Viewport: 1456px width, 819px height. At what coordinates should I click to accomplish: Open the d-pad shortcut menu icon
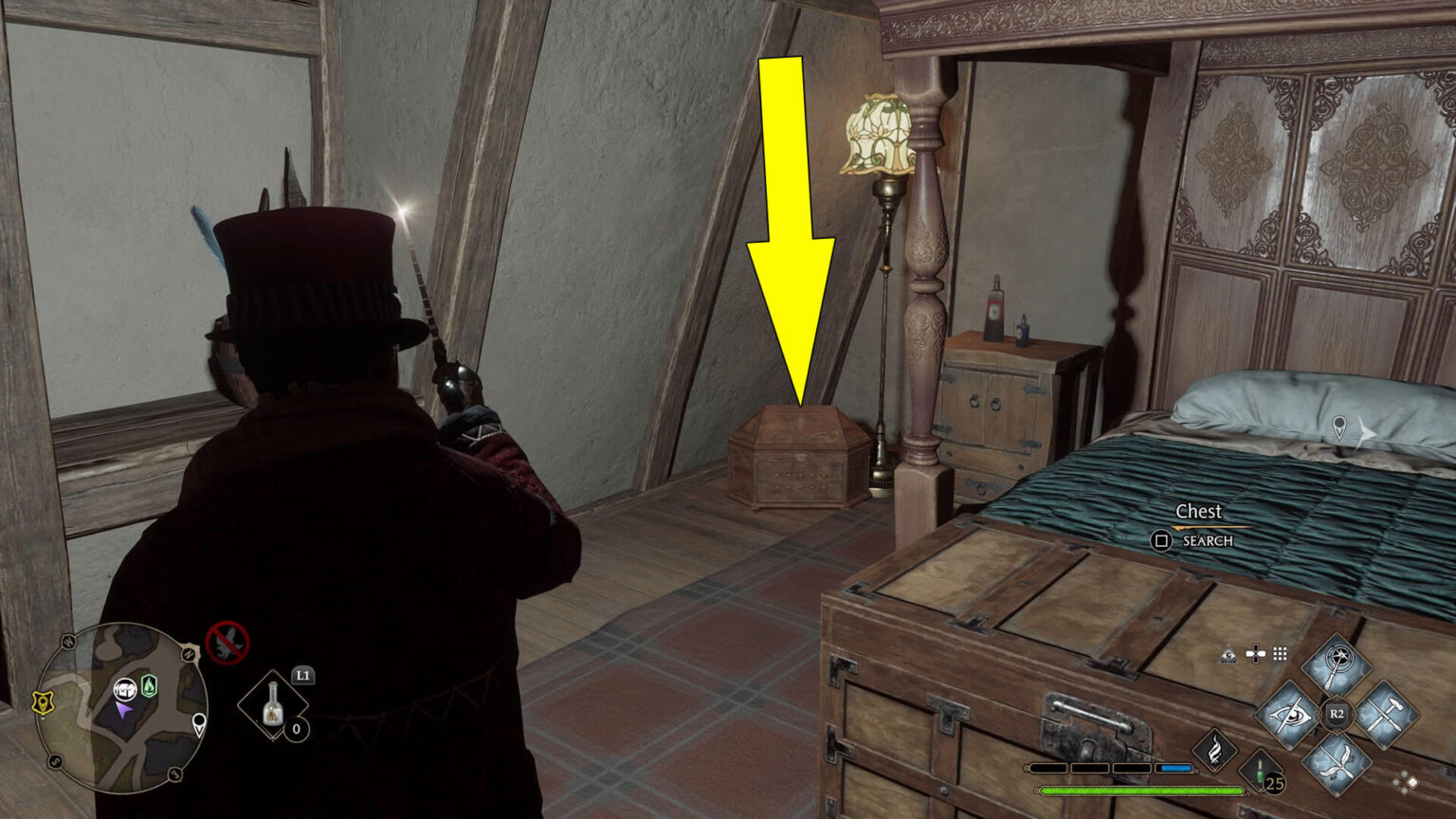[1255, 654]
